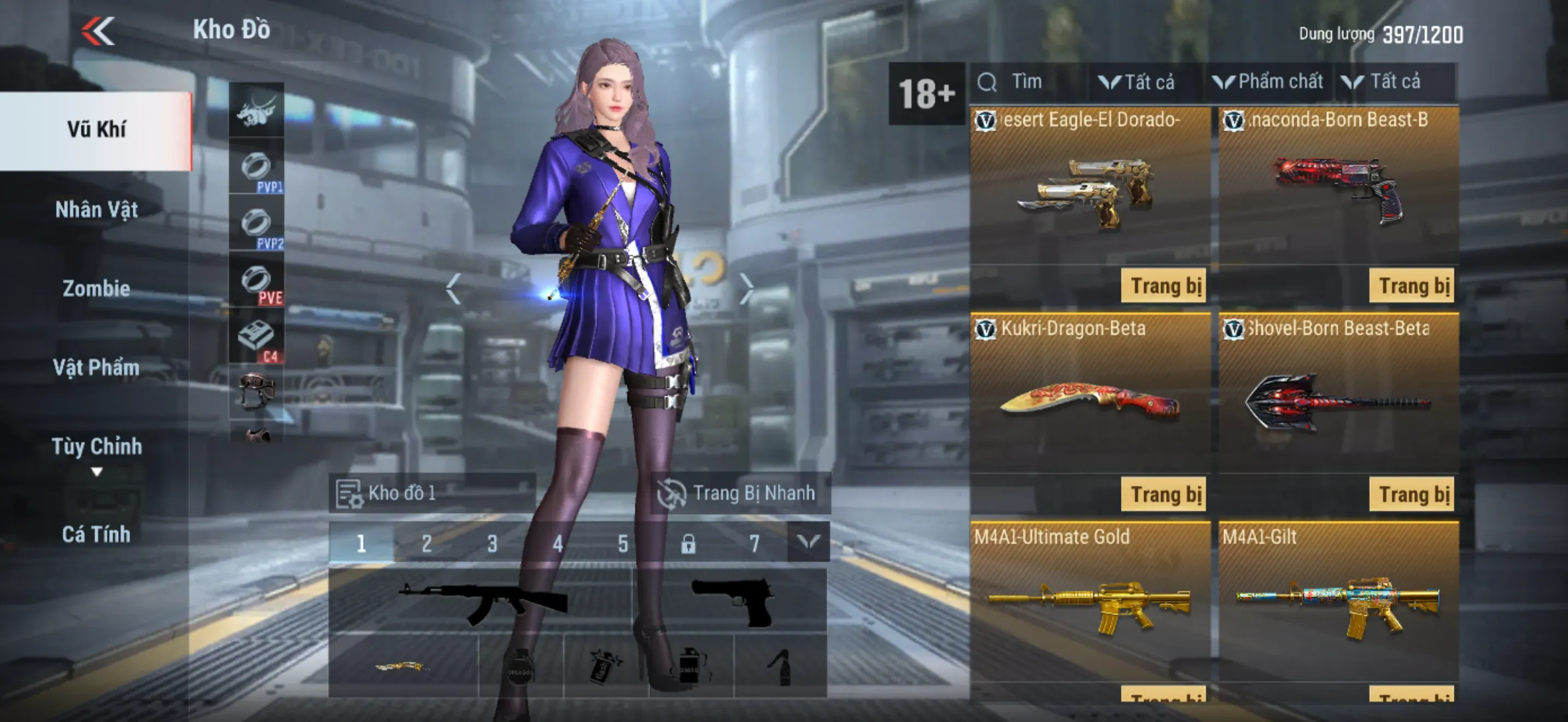1568x722 pixels.
Task: Open the Zombie category tab
Action: tap(96, 288)
